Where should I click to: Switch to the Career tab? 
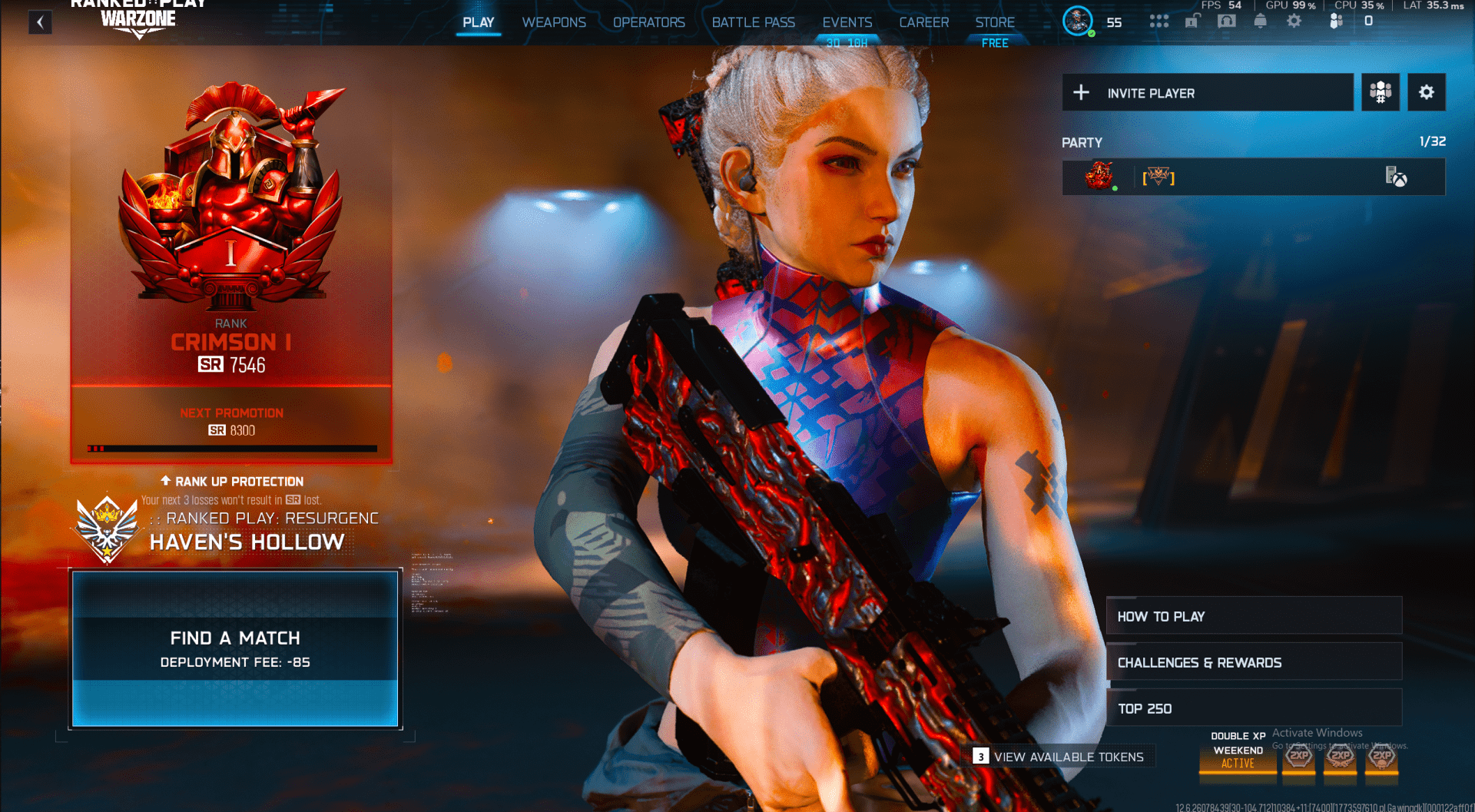923,22
